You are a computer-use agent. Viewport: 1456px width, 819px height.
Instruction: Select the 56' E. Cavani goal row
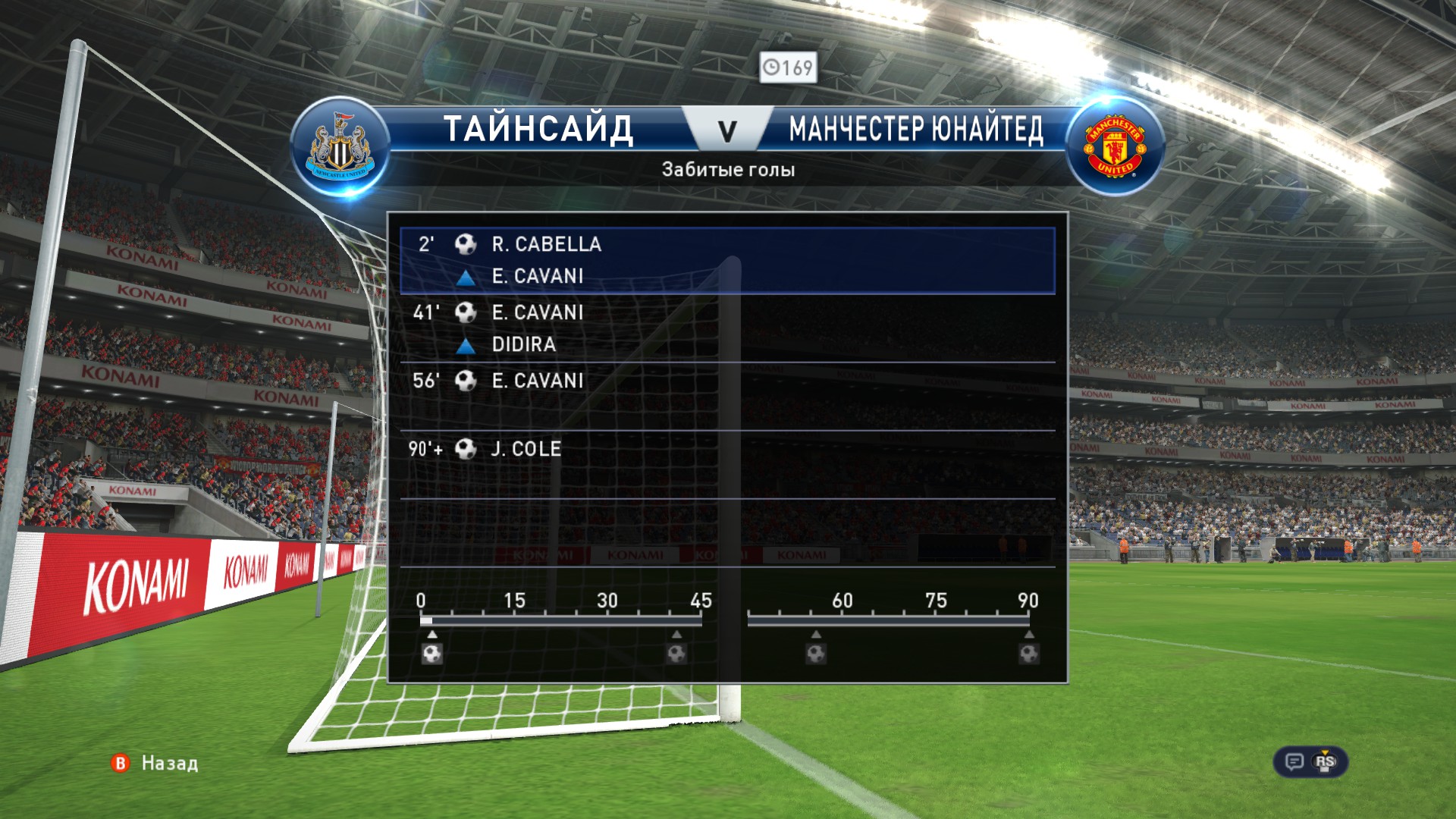point(726,396)
